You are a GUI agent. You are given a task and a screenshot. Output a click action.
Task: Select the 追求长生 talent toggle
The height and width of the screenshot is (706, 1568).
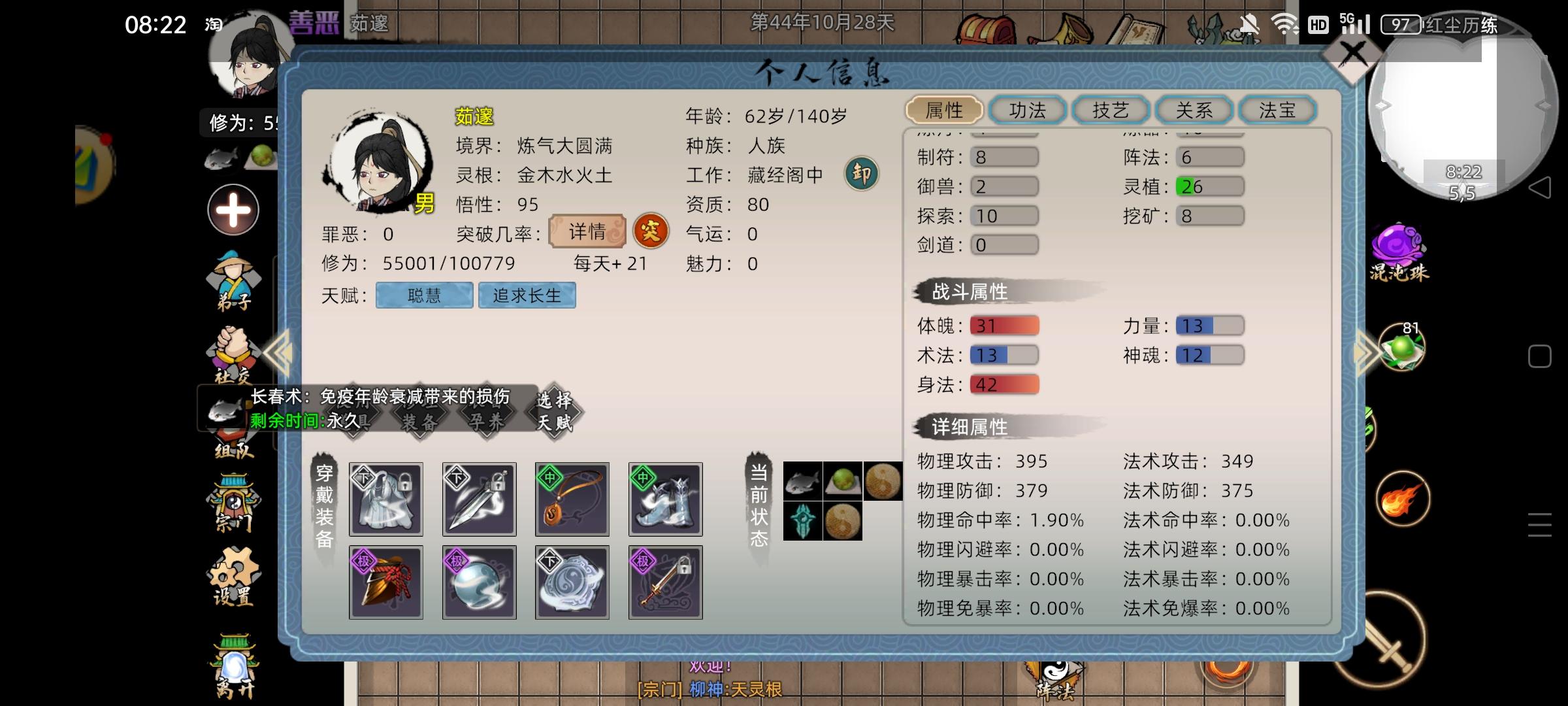tap(527, 295)
